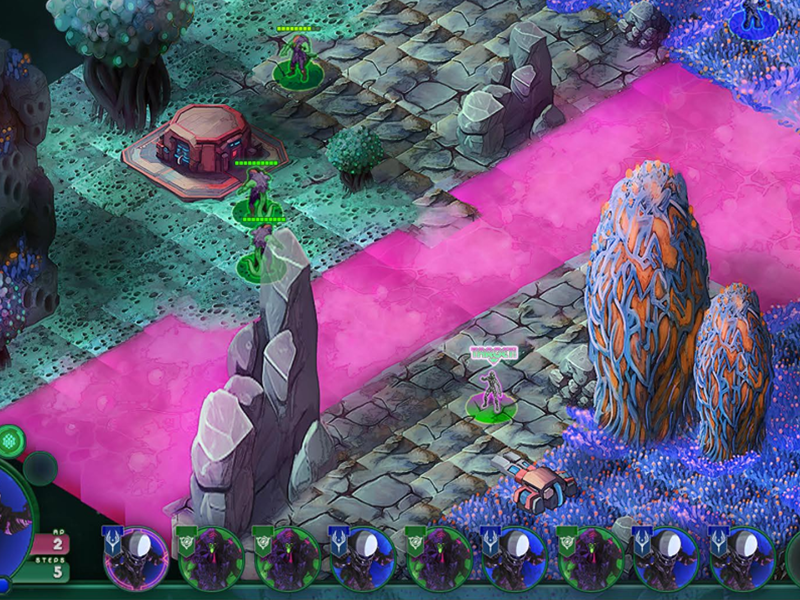Select the pink-ringed active unit portrait
The image size is (800, 600).
coord(136,558)
